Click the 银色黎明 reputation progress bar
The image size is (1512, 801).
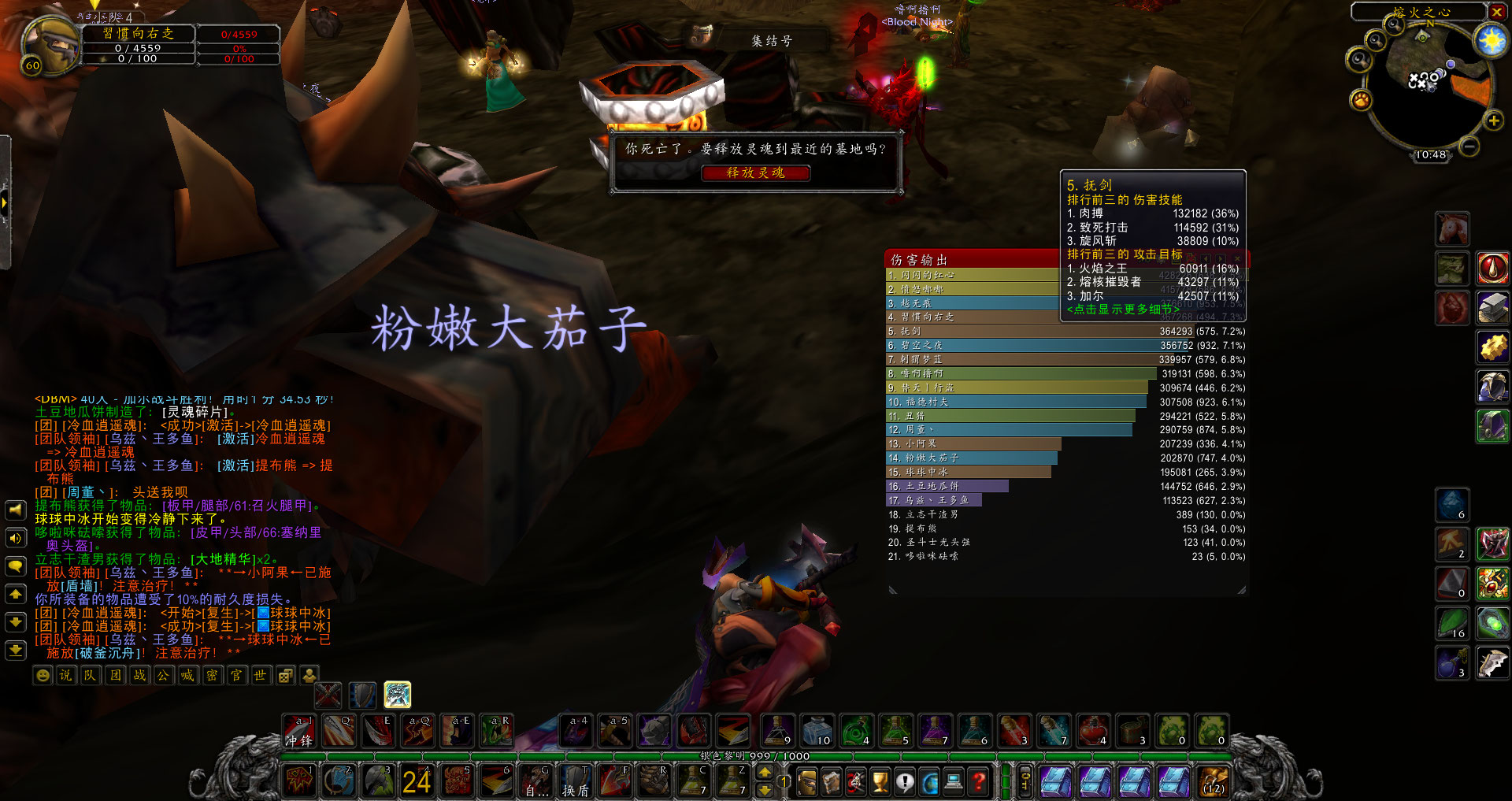pyautogui.click(x=756, y=757)
